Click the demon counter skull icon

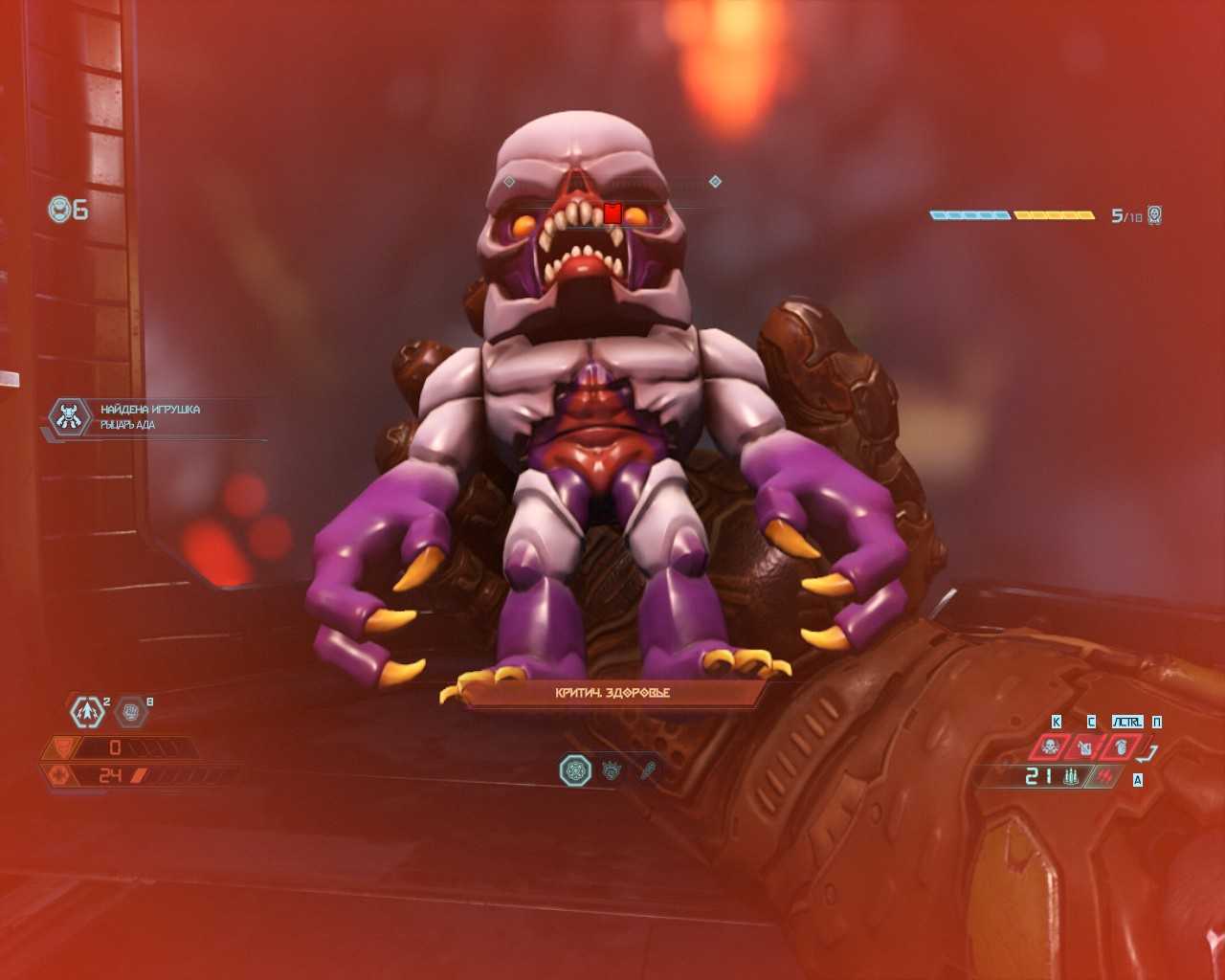pyautogui.click(x=1155, y=215)
